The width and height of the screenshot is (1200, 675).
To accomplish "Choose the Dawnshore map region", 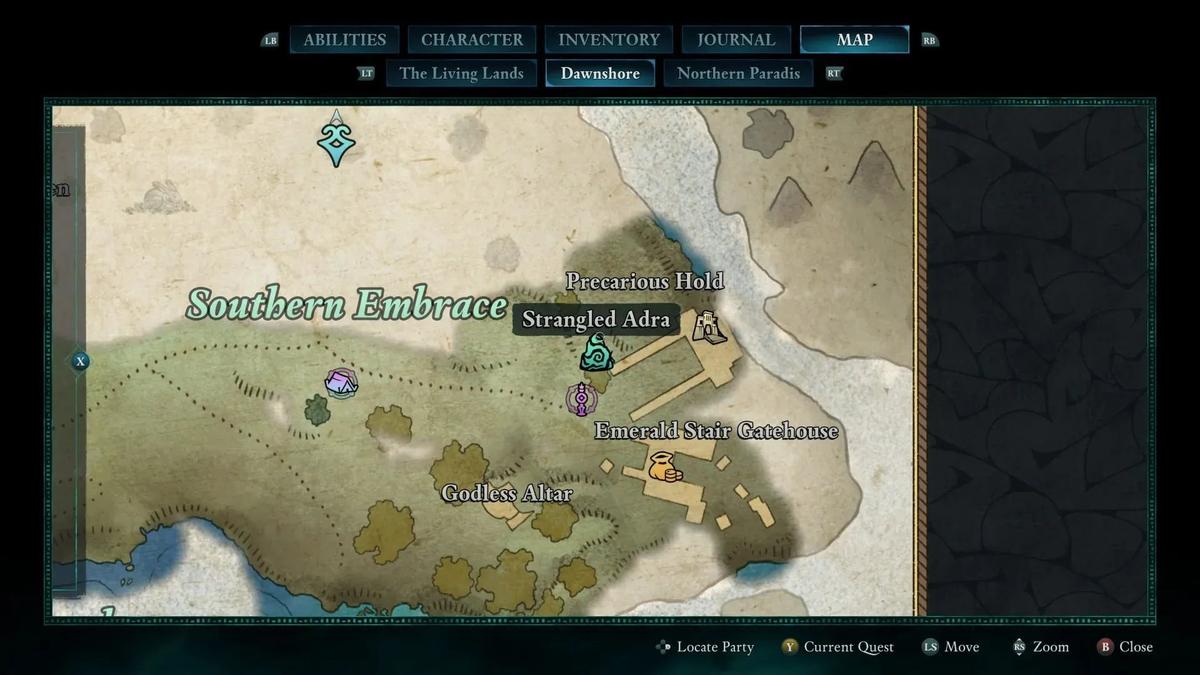I will point(600,73).
